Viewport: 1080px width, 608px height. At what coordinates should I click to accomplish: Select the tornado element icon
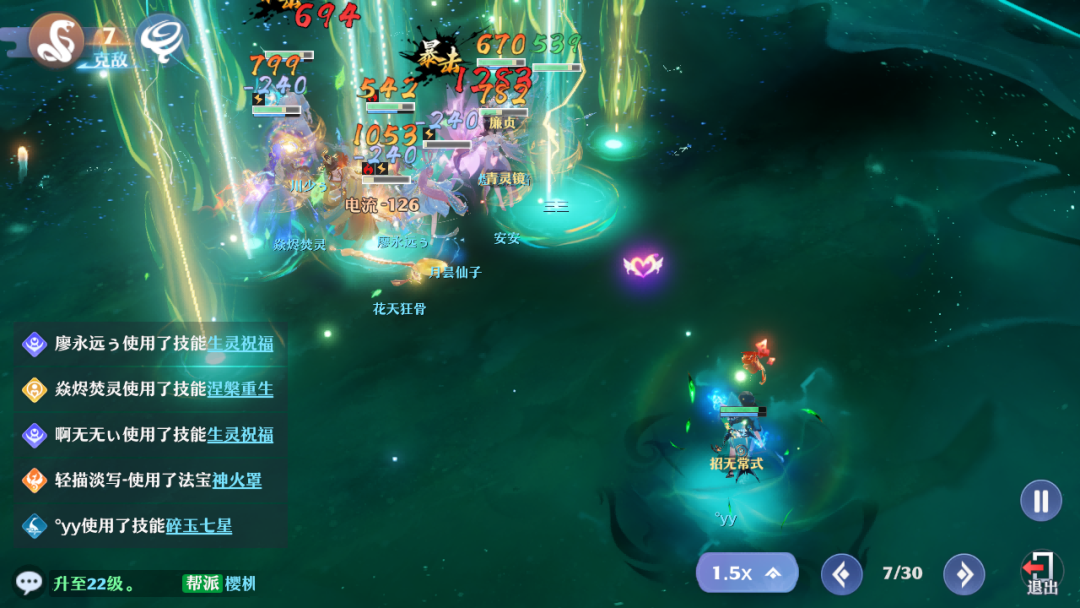[162, 38]
